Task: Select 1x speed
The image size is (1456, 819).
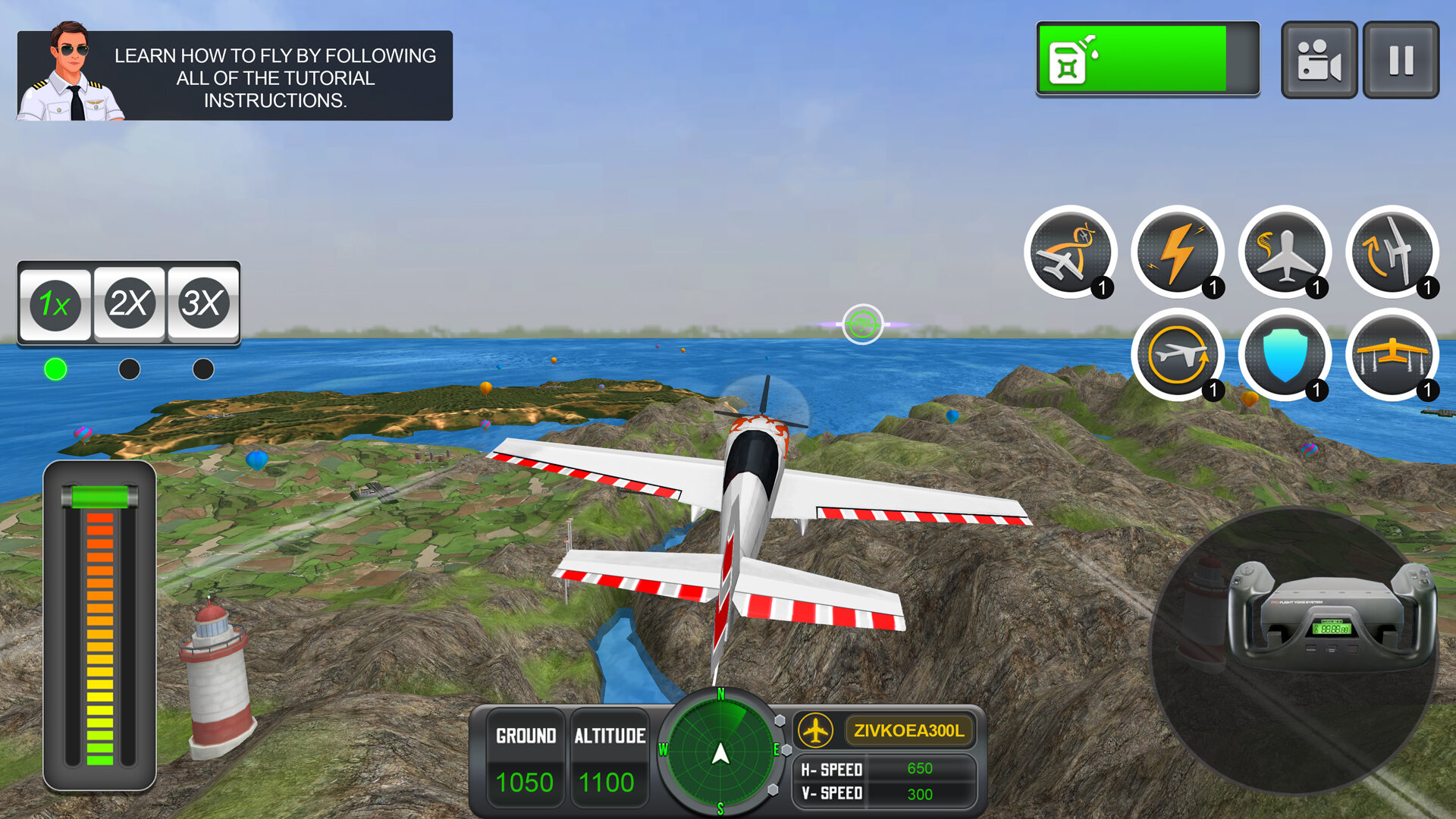Action: tap(55, 303)
